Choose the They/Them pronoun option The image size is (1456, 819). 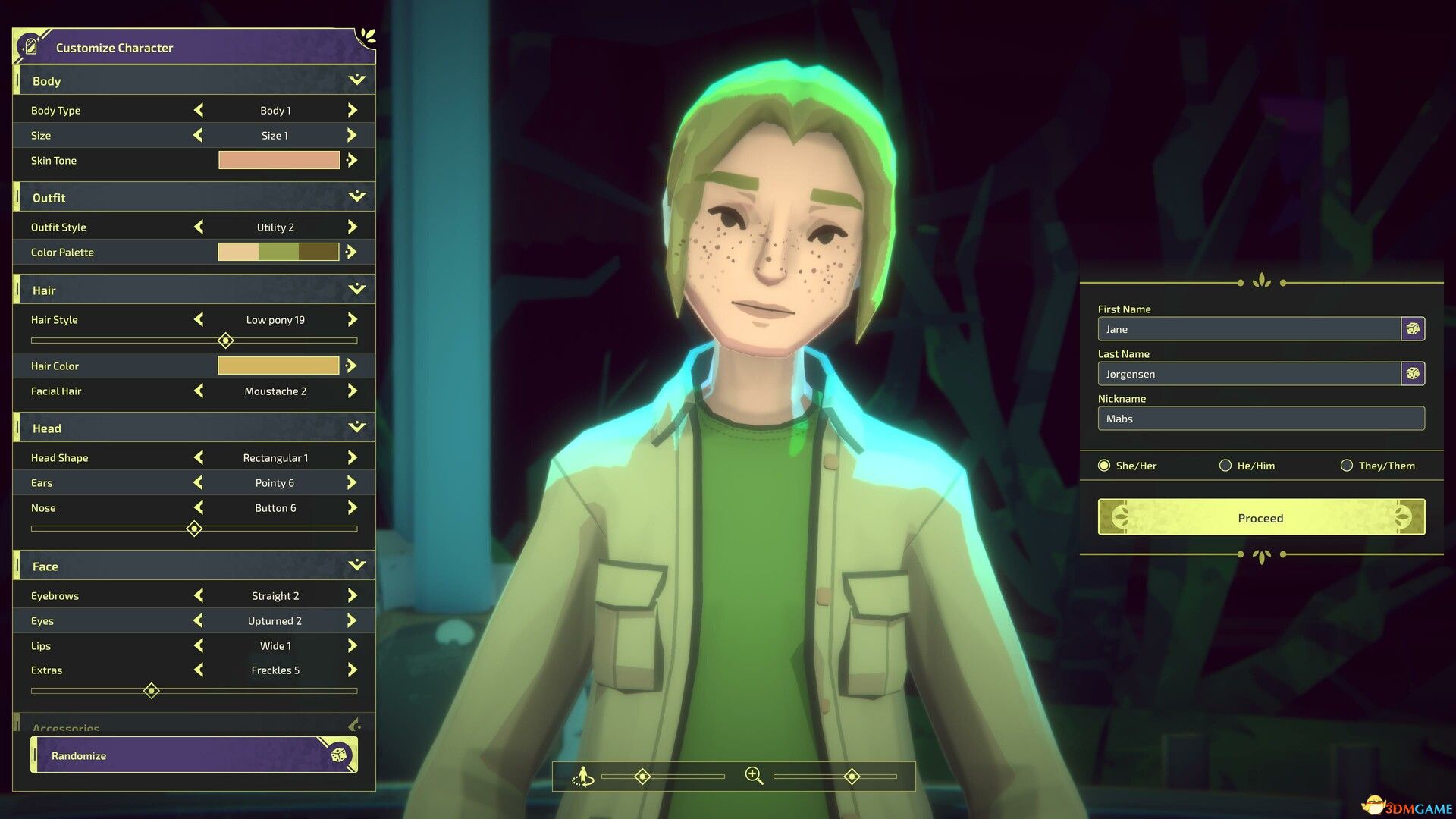pyautogui.click(x=1347, y=466)
